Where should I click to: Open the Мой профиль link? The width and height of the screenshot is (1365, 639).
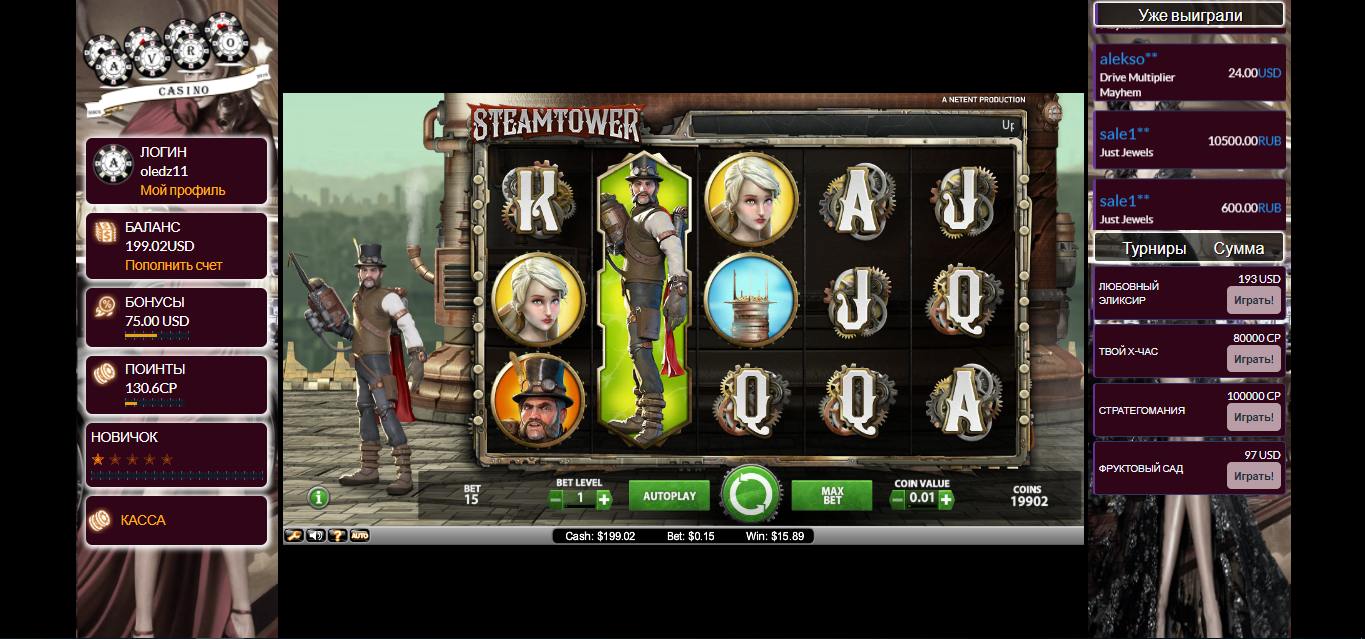pos(183,190)
